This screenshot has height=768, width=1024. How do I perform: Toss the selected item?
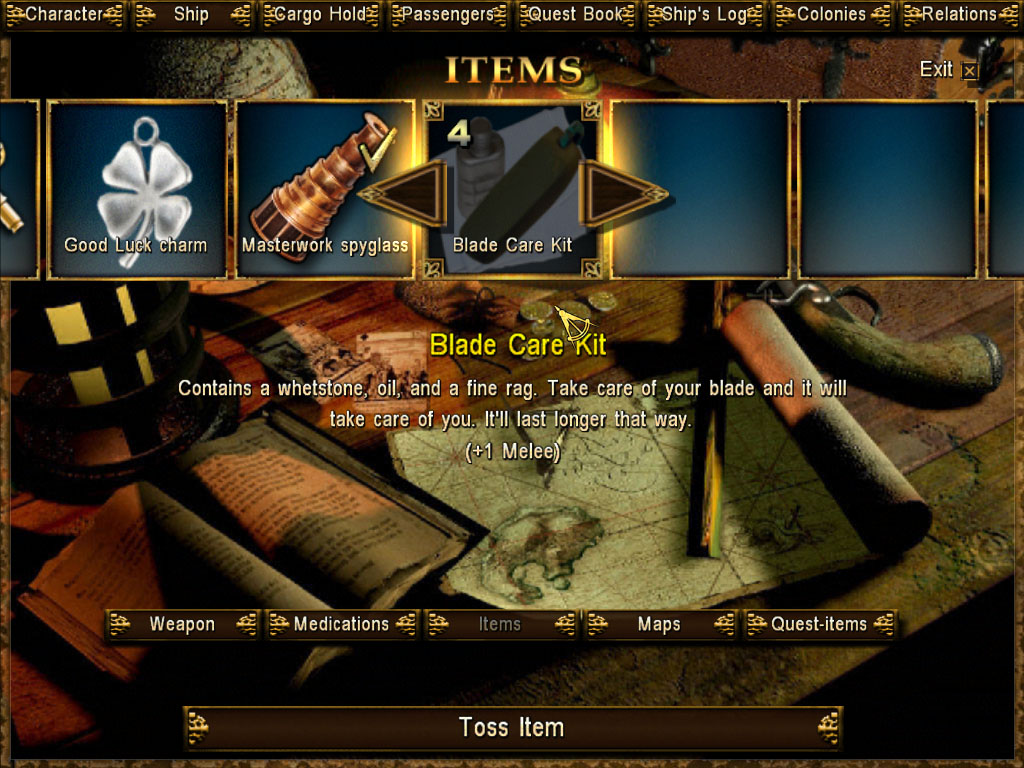click(512, 728)
